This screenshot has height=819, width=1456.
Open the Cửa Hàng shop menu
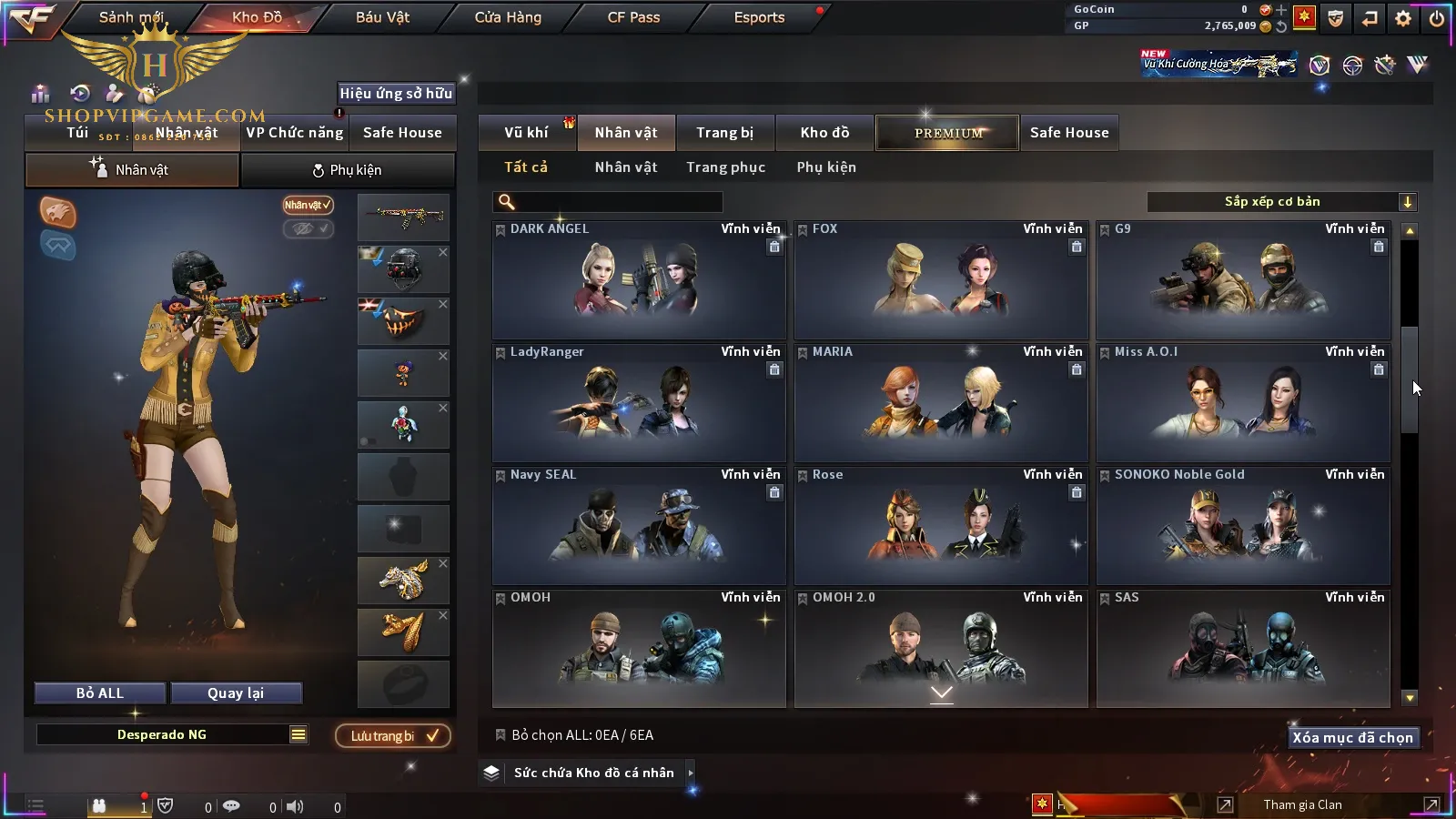(x=508, y=17)
